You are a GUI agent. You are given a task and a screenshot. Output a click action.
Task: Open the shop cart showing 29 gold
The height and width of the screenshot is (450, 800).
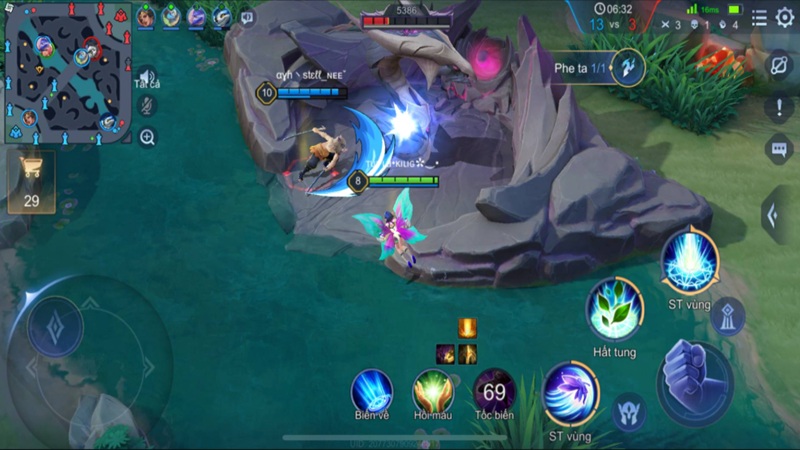[31, 181]
